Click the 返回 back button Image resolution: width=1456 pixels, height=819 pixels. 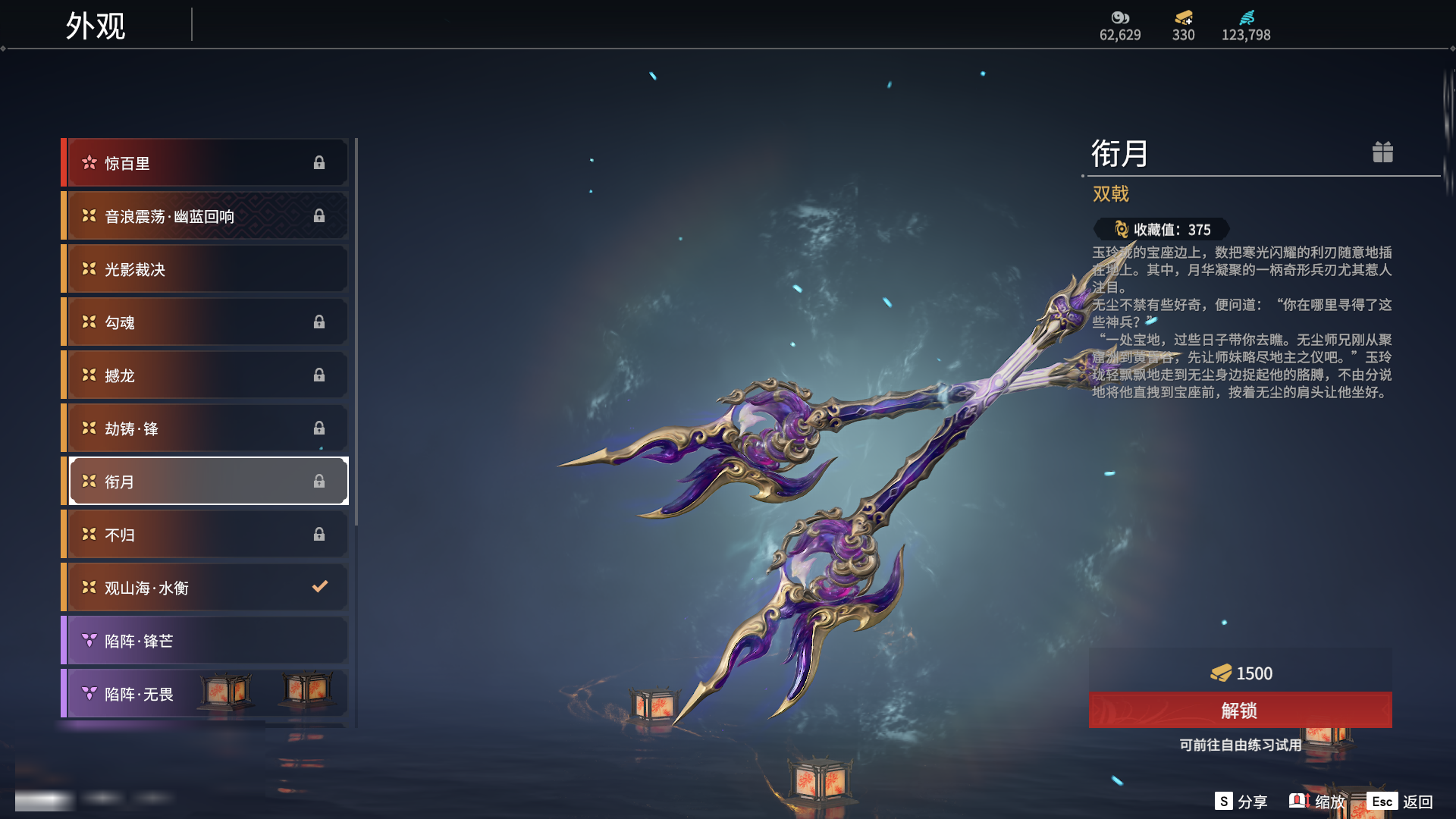coord(1400,802)
